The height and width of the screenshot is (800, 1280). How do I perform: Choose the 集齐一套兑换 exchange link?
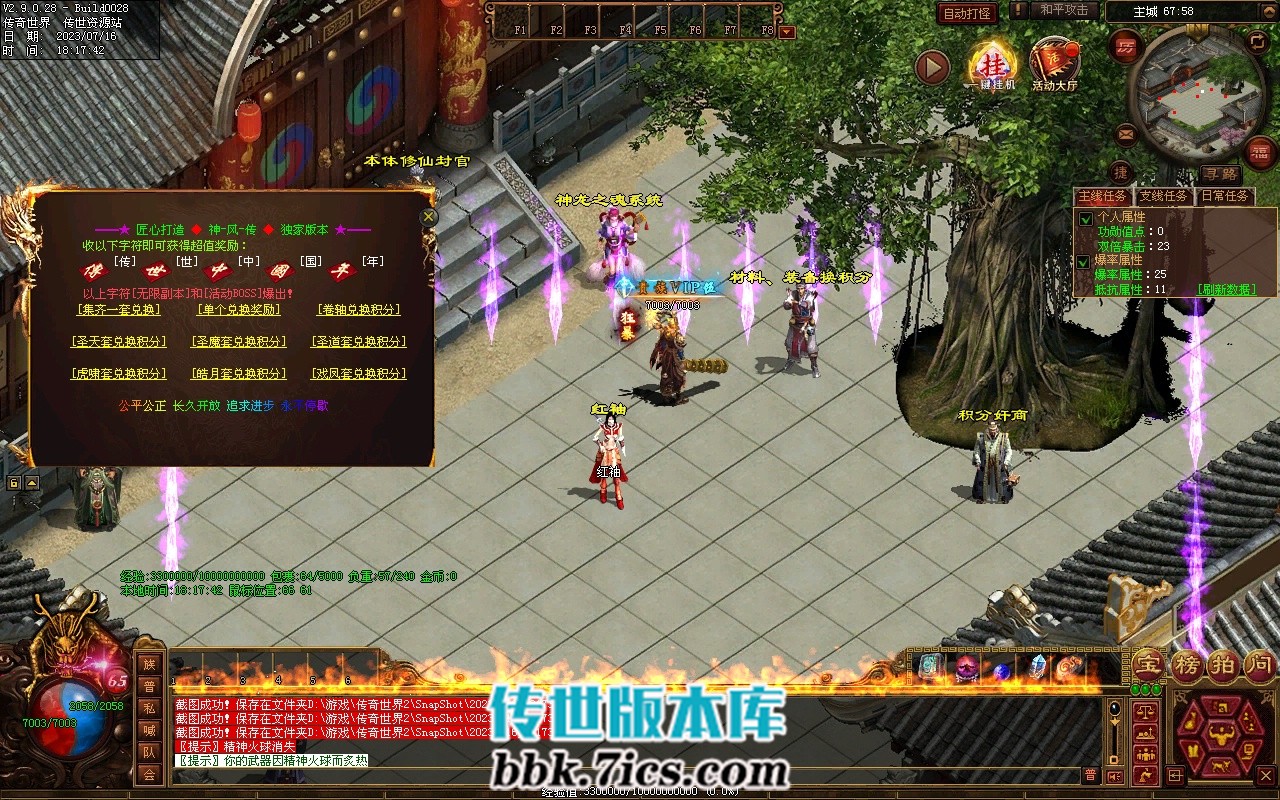coord(118,310)
